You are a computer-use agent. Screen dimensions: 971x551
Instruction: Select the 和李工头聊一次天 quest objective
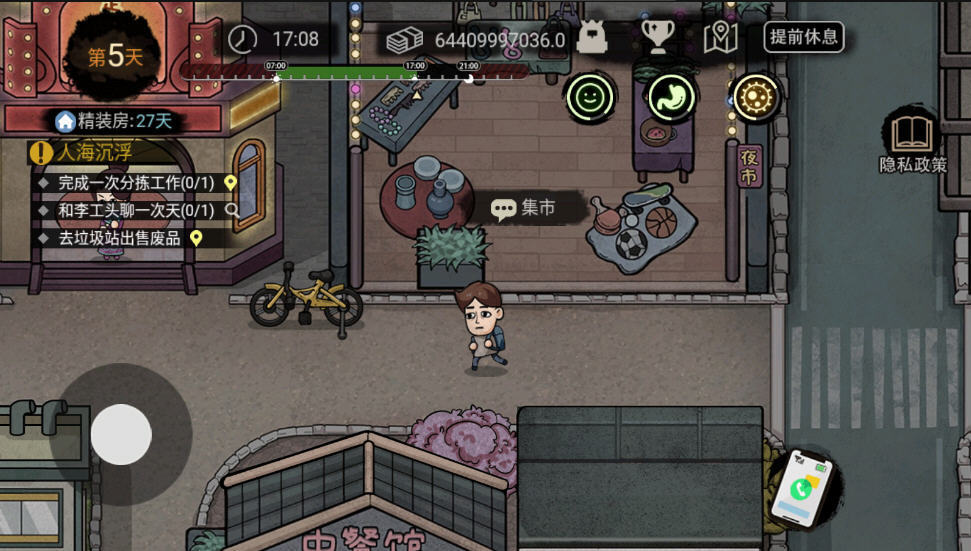[136, 210]
